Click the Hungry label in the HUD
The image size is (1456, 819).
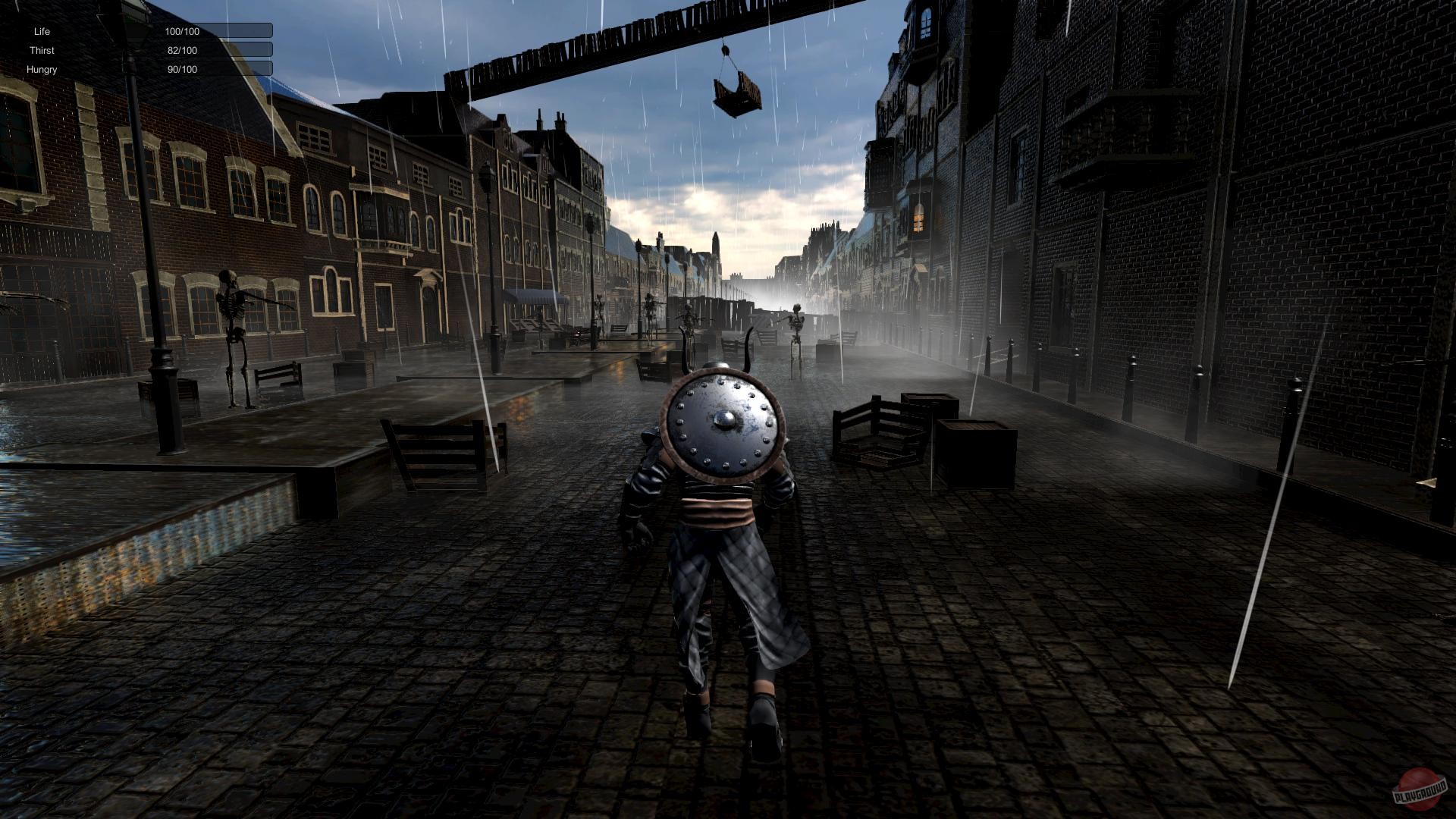pyautogui.click(x=42, y=69)
